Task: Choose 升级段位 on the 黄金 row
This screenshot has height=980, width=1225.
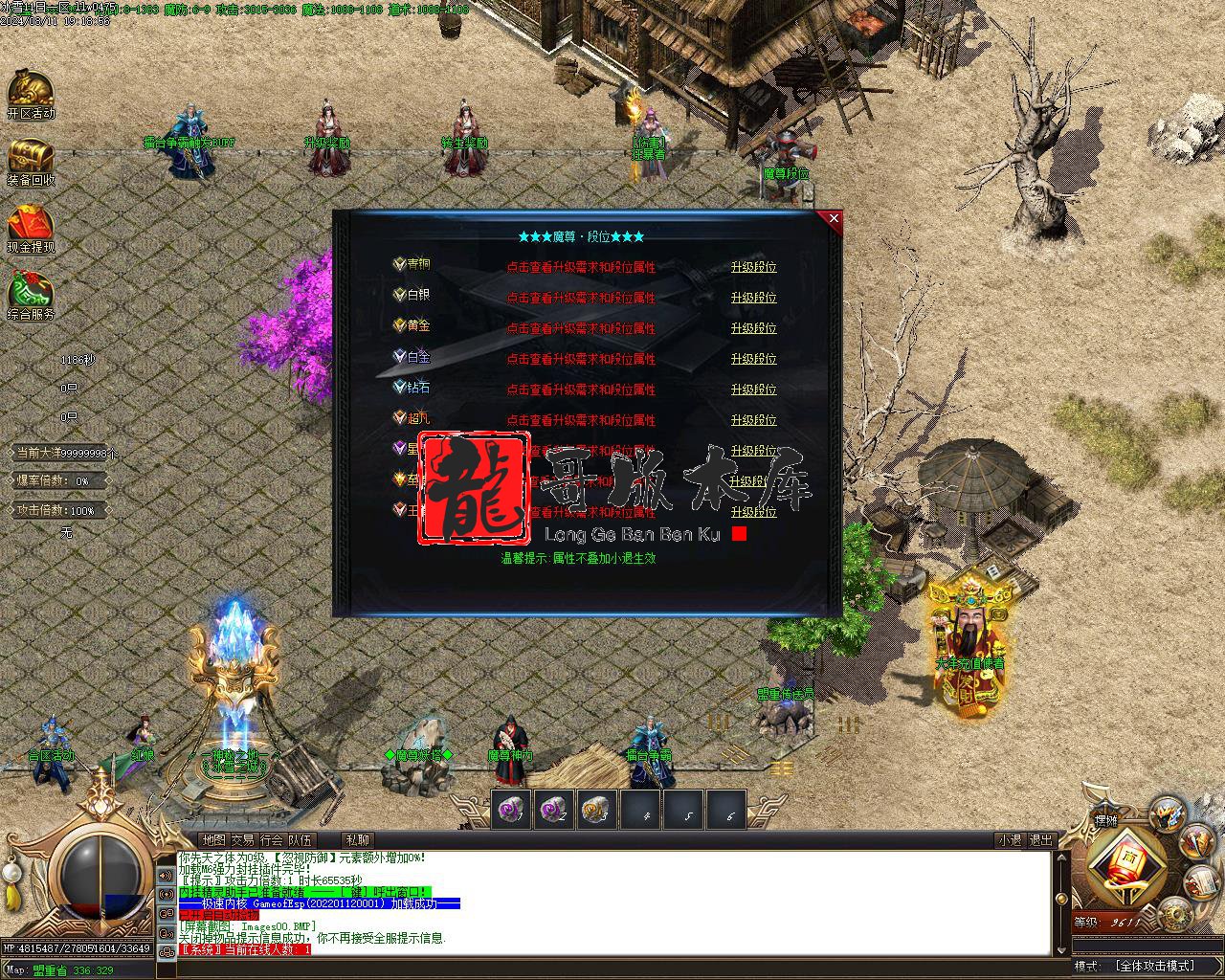Action: (x=753, y=329)
